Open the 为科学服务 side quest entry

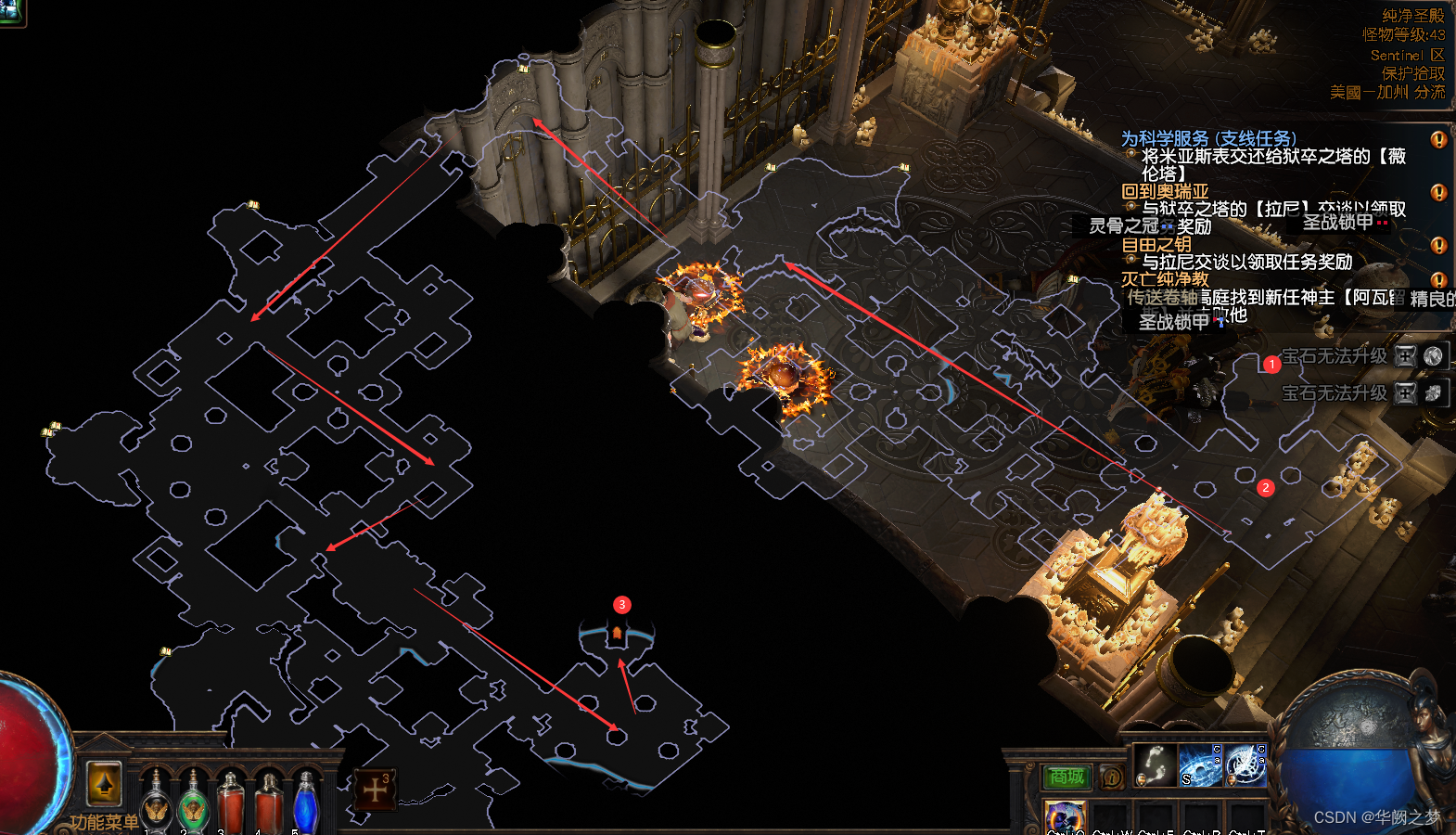(x=1208, y=138)
